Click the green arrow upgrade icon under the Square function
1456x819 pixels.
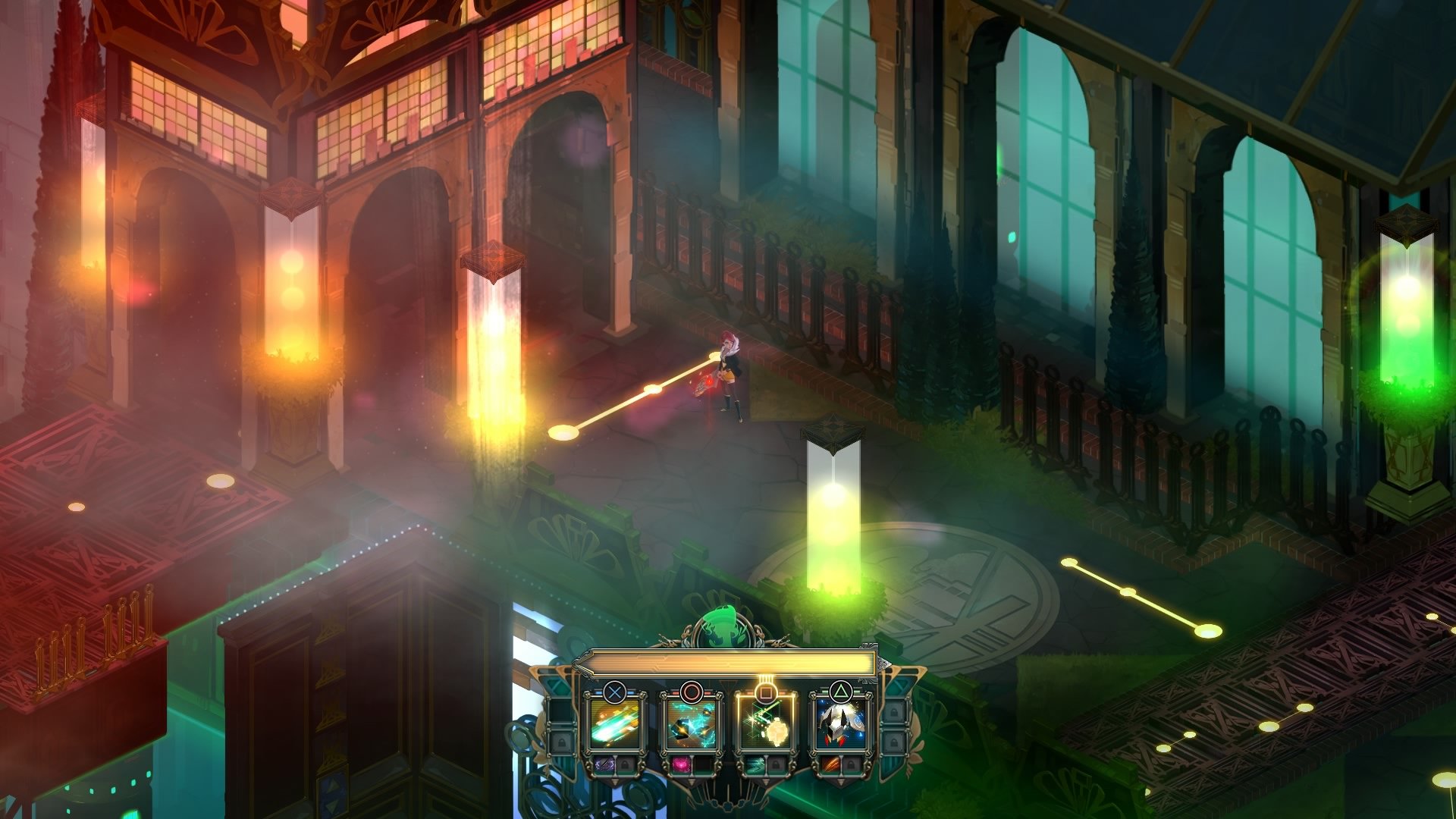click(x=755, y=766)
